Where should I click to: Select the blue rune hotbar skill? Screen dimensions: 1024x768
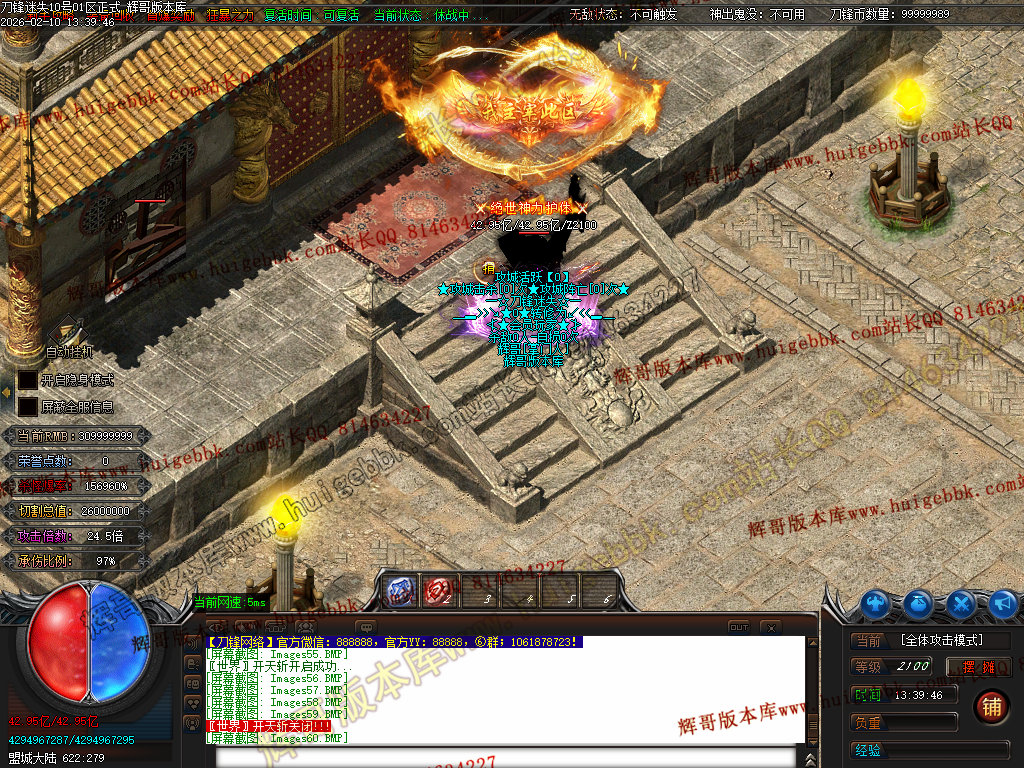click(402, 592)
